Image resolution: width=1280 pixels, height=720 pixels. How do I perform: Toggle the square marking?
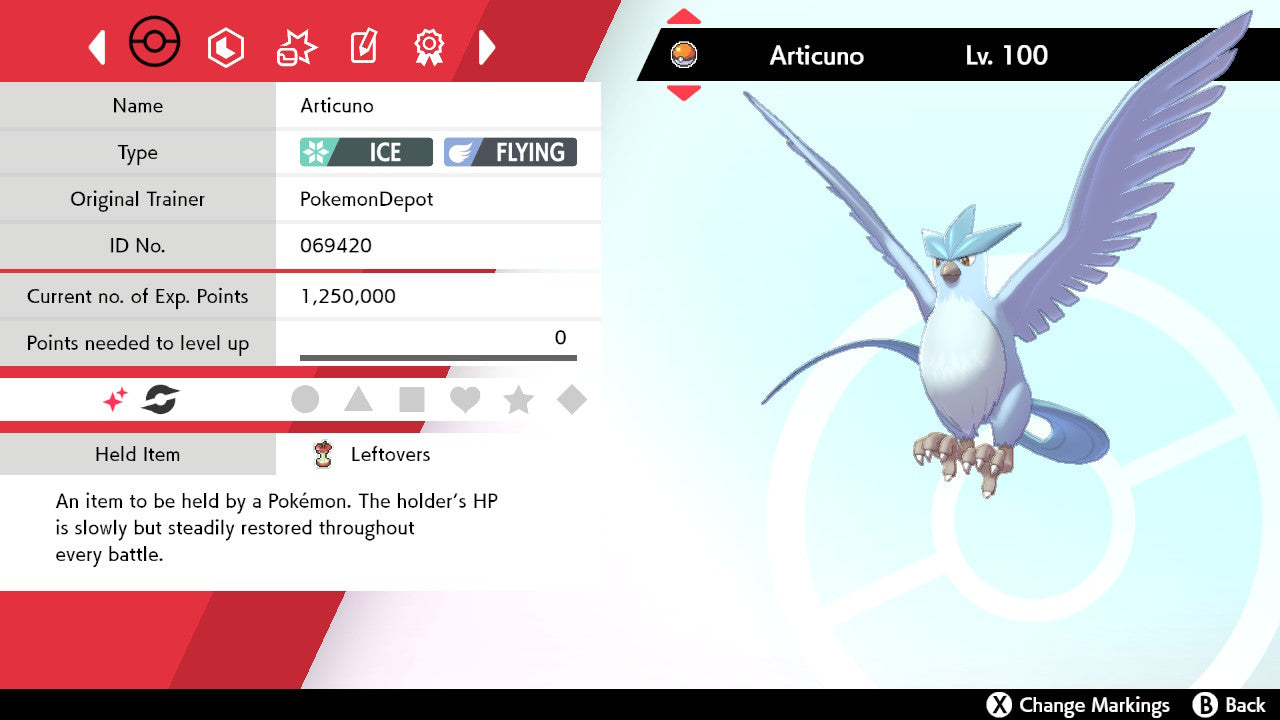tap(412, 400)
